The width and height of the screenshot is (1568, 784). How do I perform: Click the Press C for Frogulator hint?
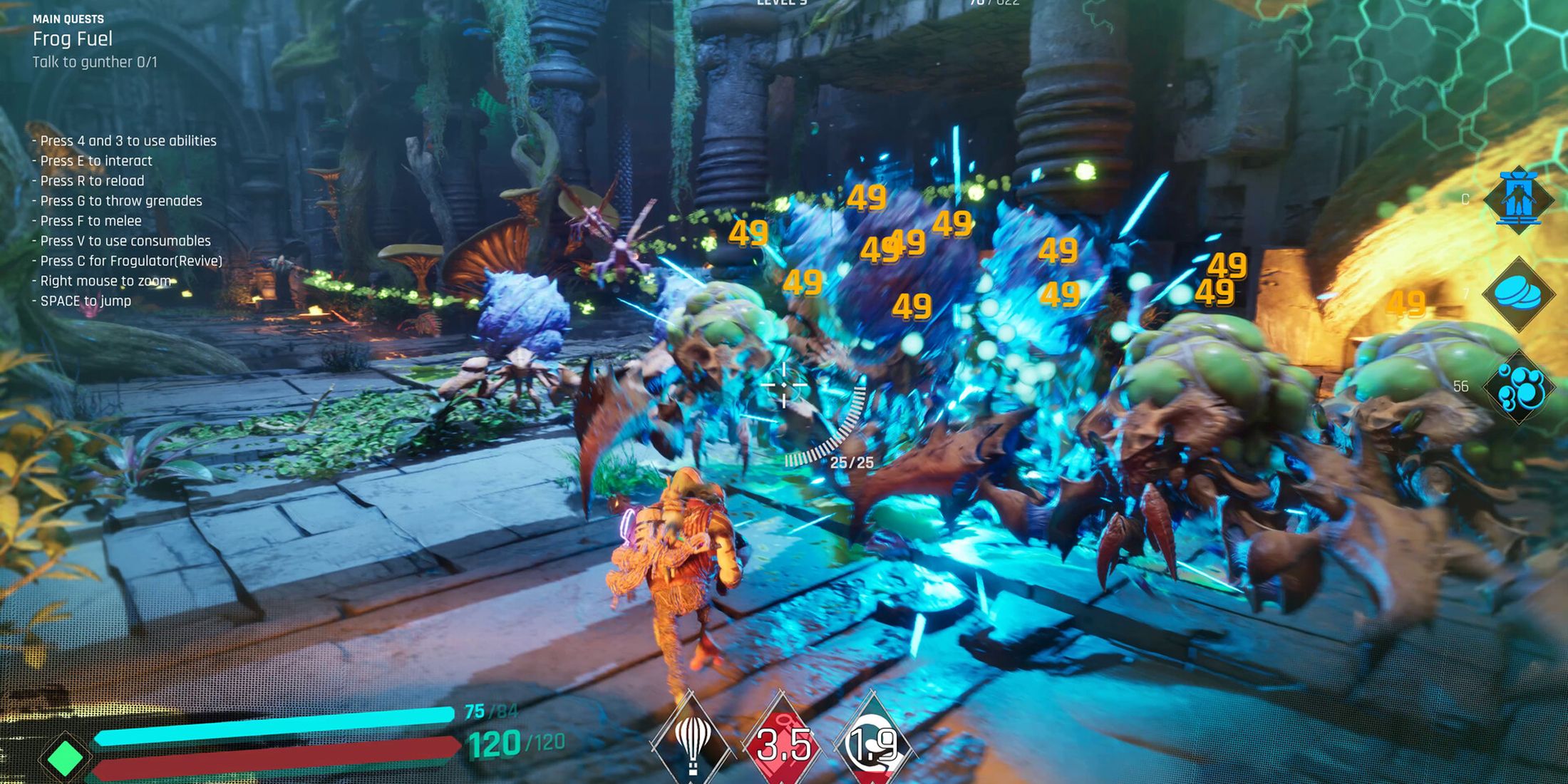pos(128,261)
